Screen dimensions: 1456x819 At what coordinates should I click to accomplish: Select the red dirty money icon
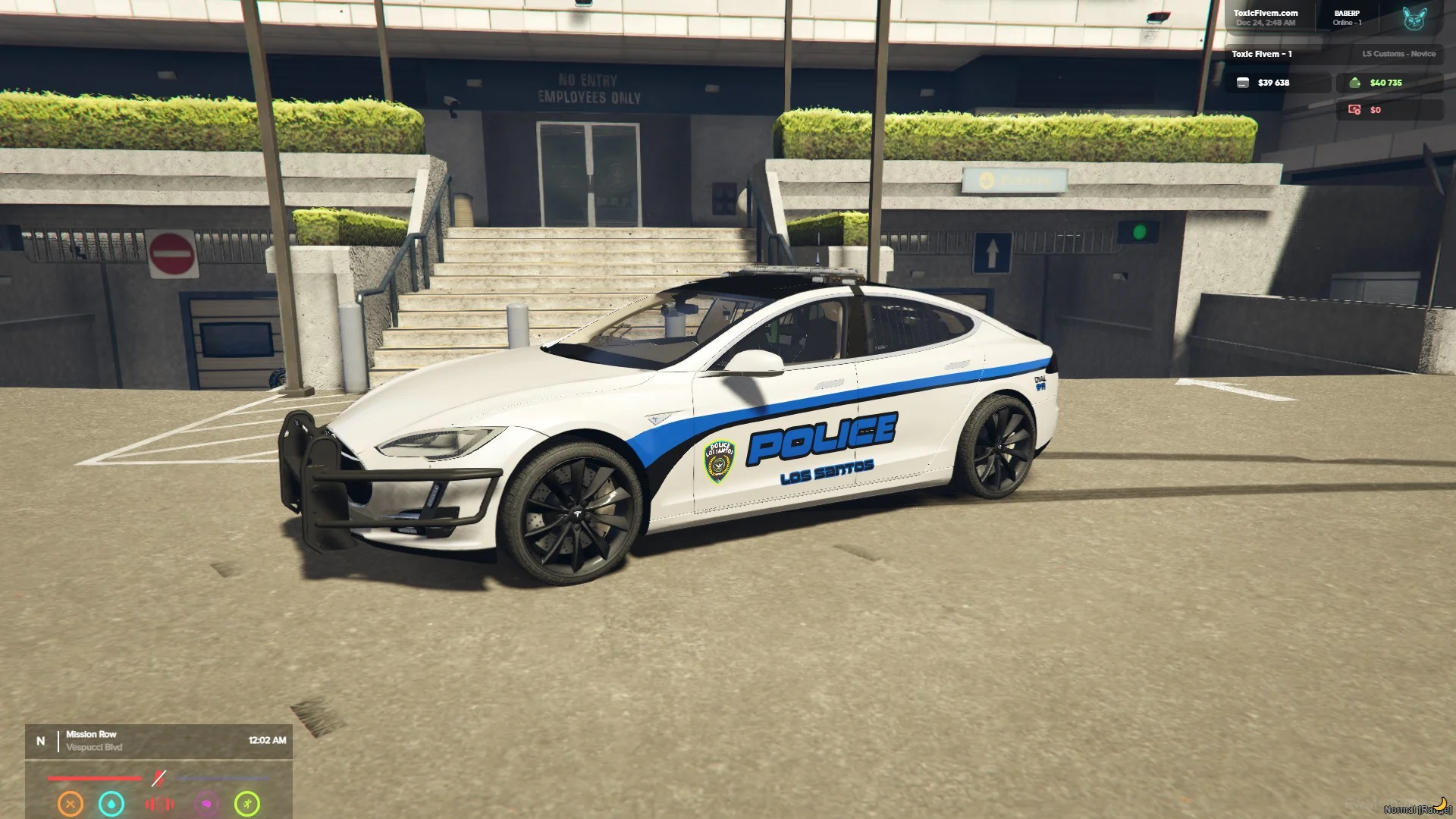(x=1354, y=110)
